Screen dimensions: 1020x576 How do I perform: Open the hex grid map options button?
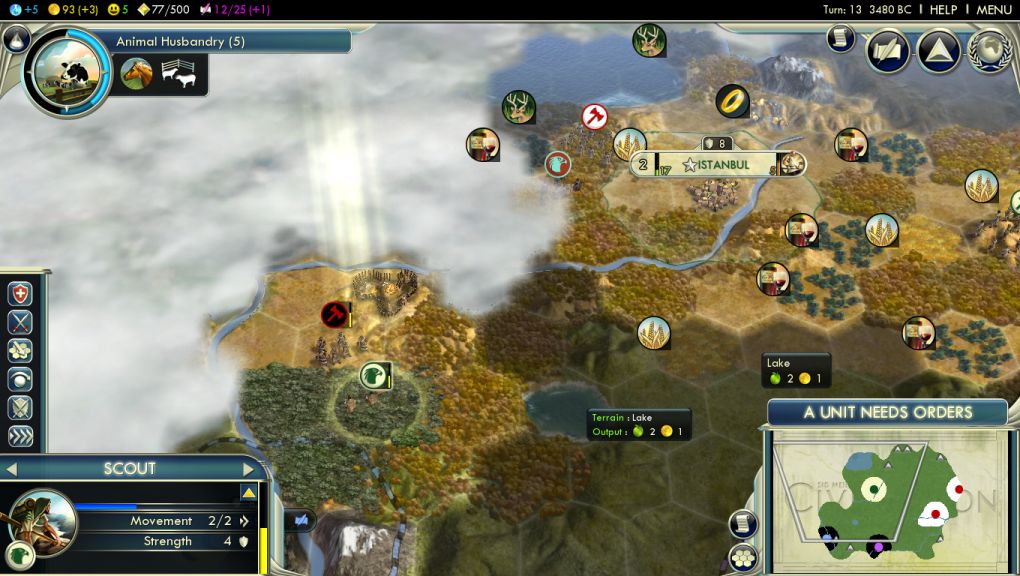click(743, 556)
